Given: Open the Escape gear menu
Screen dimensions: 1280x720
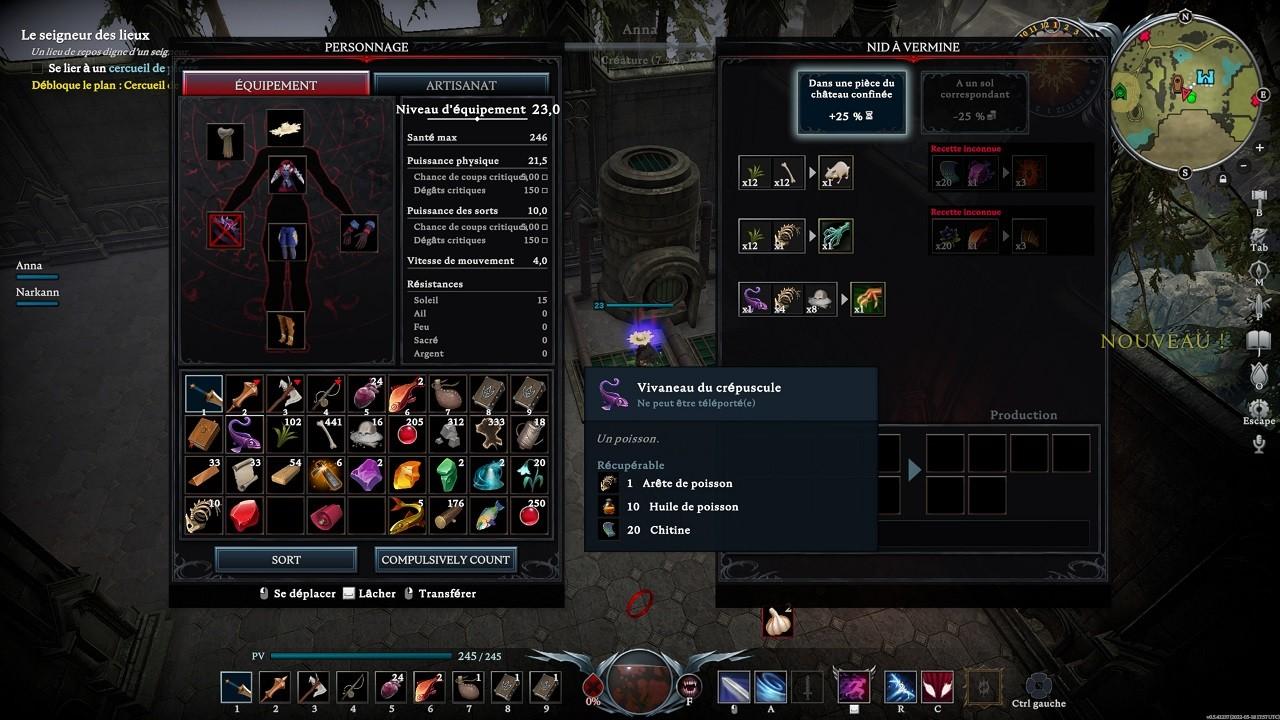Looking at the screenshot, I should [x=1259, y=408].
